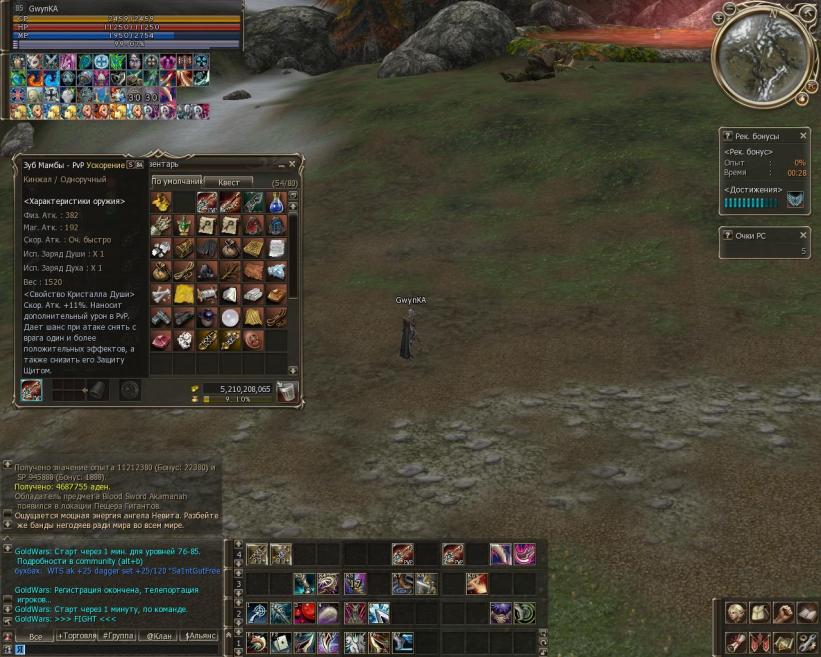
Task: Open the #Группа chat tab
Action: click(x=118, y=636)
